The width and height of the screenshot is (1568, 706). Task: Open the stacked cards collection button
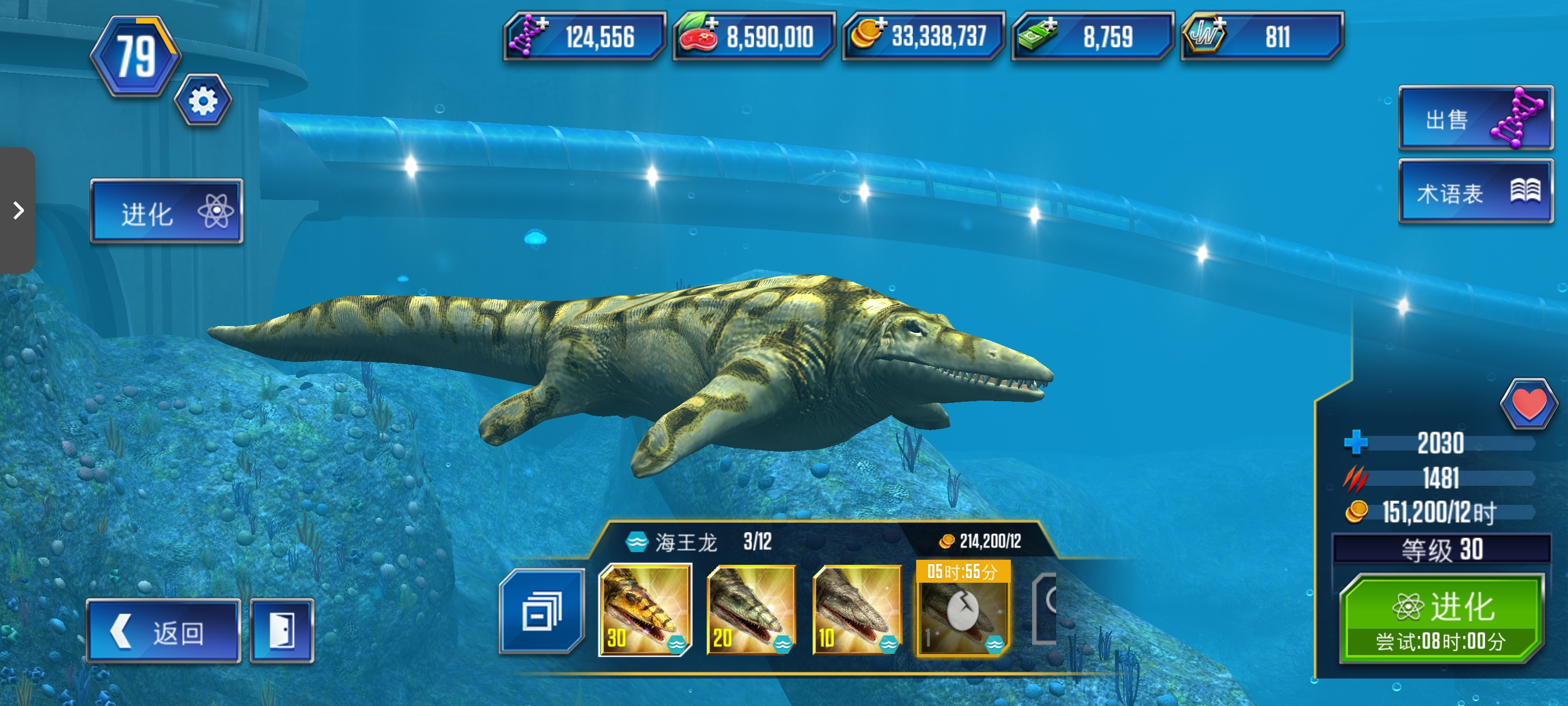coord(541,611)
